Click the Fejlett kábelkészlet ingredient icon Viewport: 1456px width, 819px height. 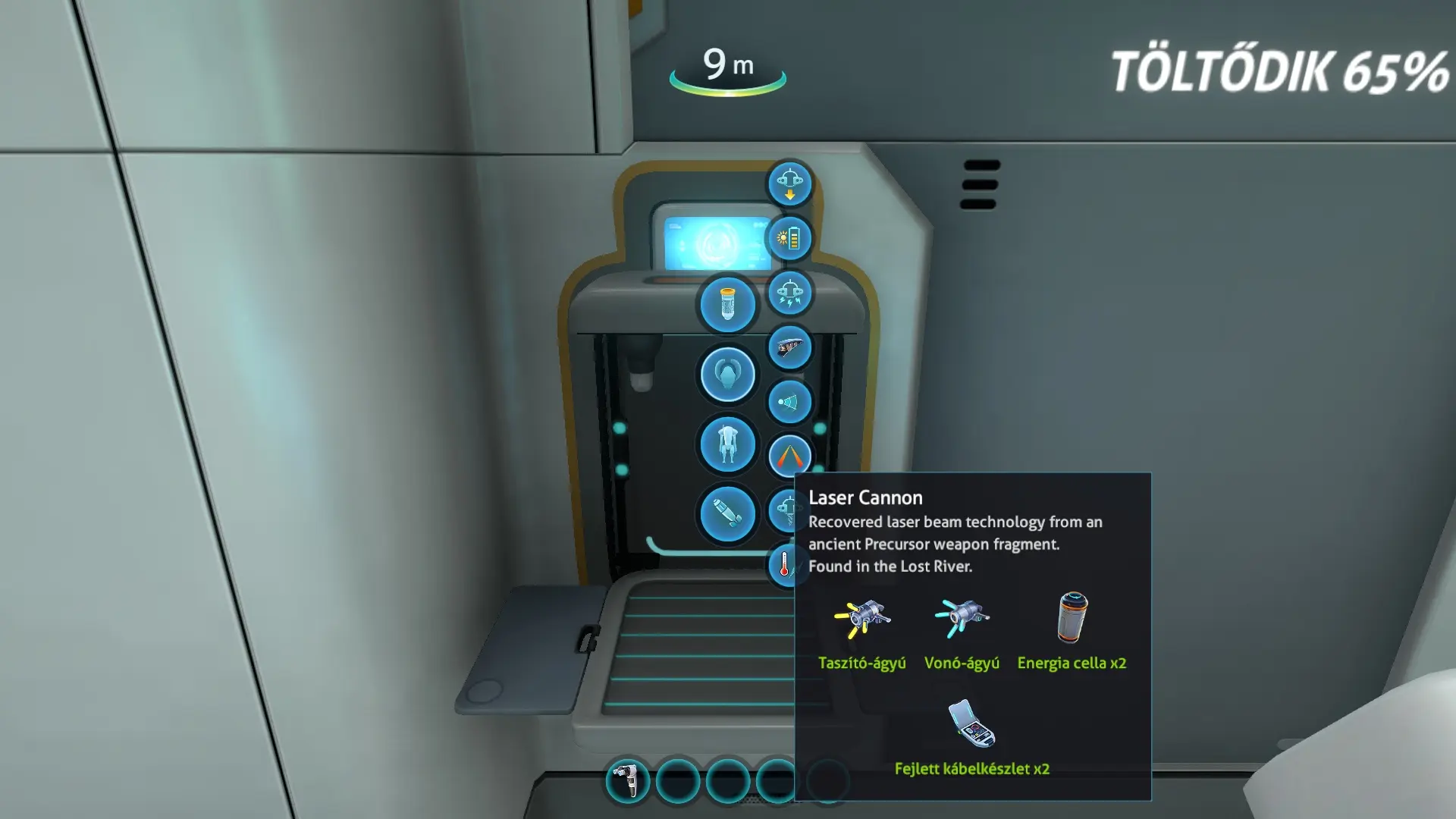pyautogui.click(x=971, y=724)
